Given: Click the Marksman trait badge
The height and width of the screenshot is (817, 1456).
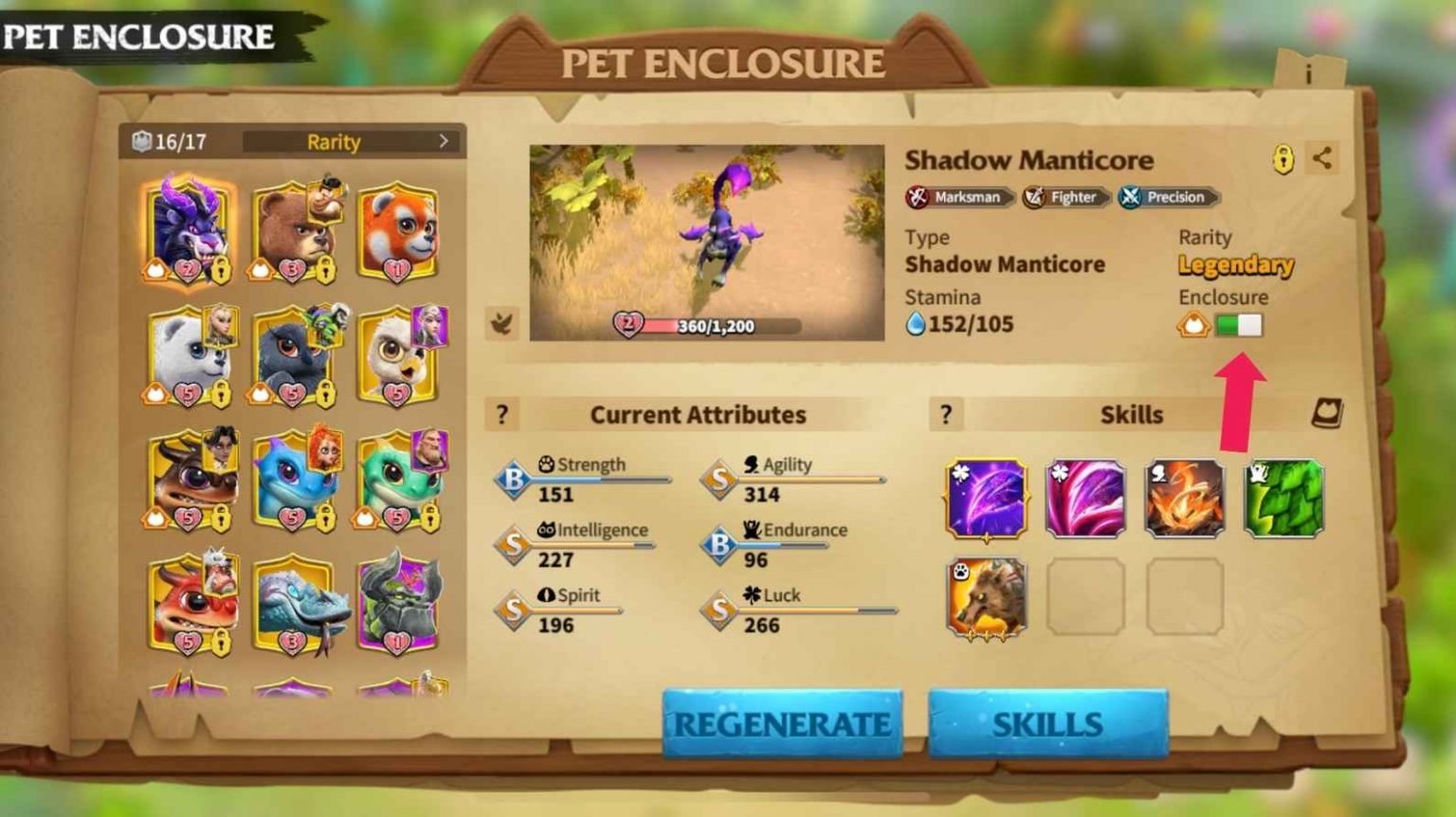Looking at the screenshot, I should coord(958,197).
